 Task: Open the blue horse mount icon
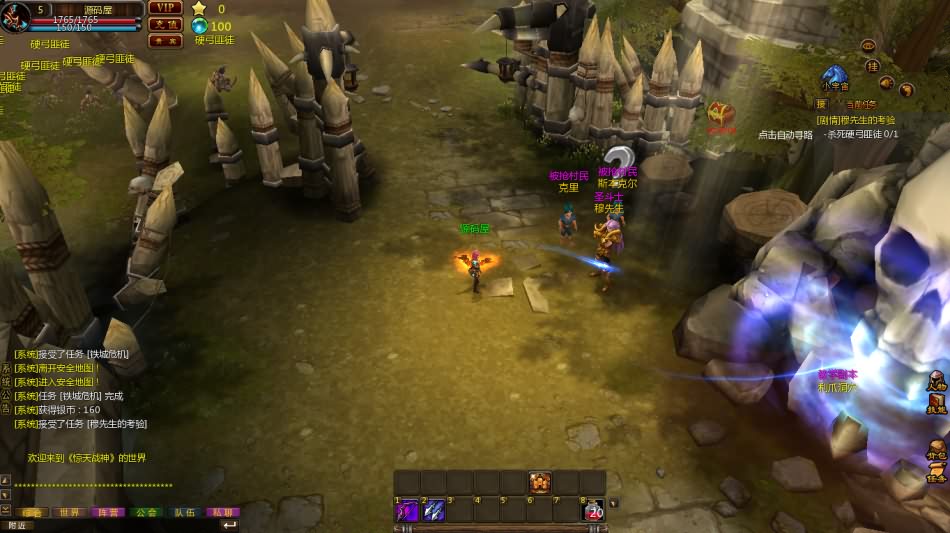pyautogui.click(x=834, y=77)
